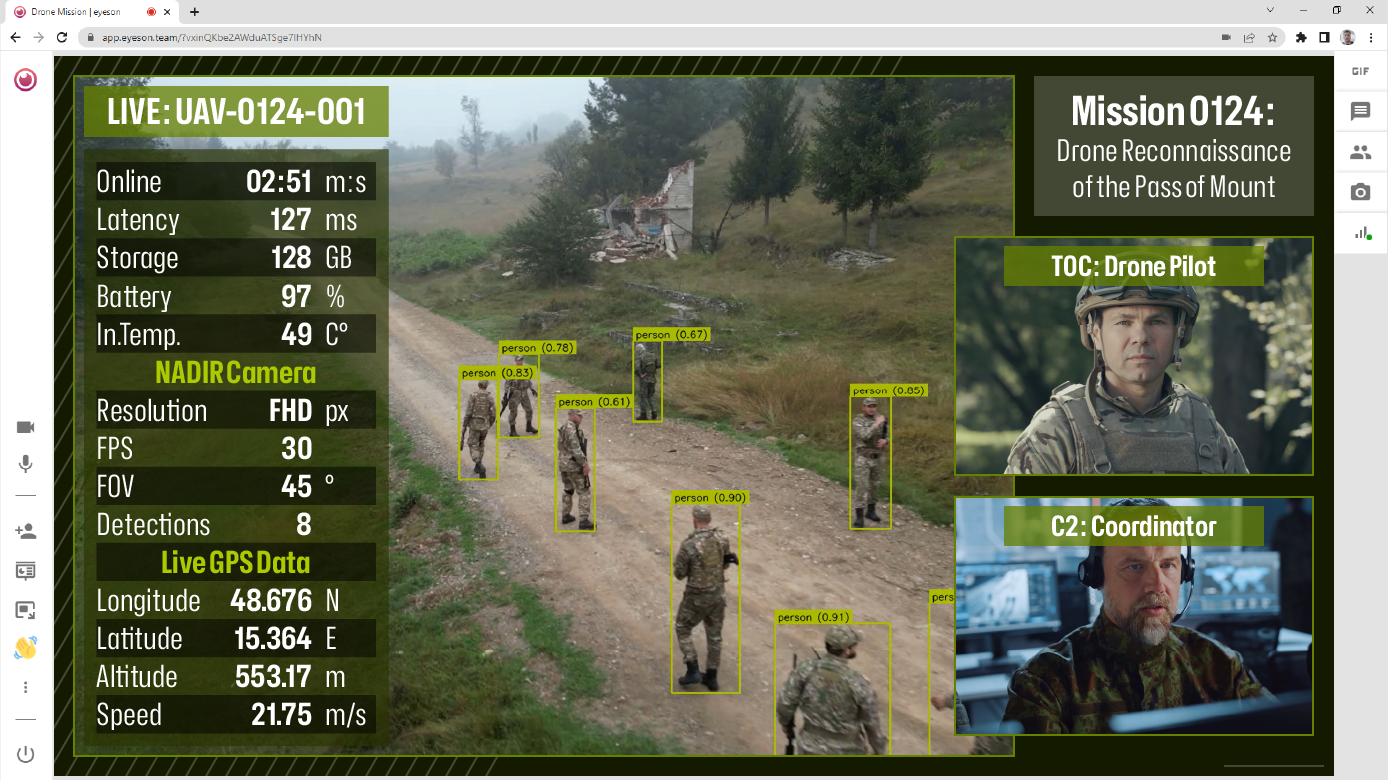Open the more options overflow menu
This screenshot has height=780, width=1388.
pyautogui.click(x=24, y=687)
